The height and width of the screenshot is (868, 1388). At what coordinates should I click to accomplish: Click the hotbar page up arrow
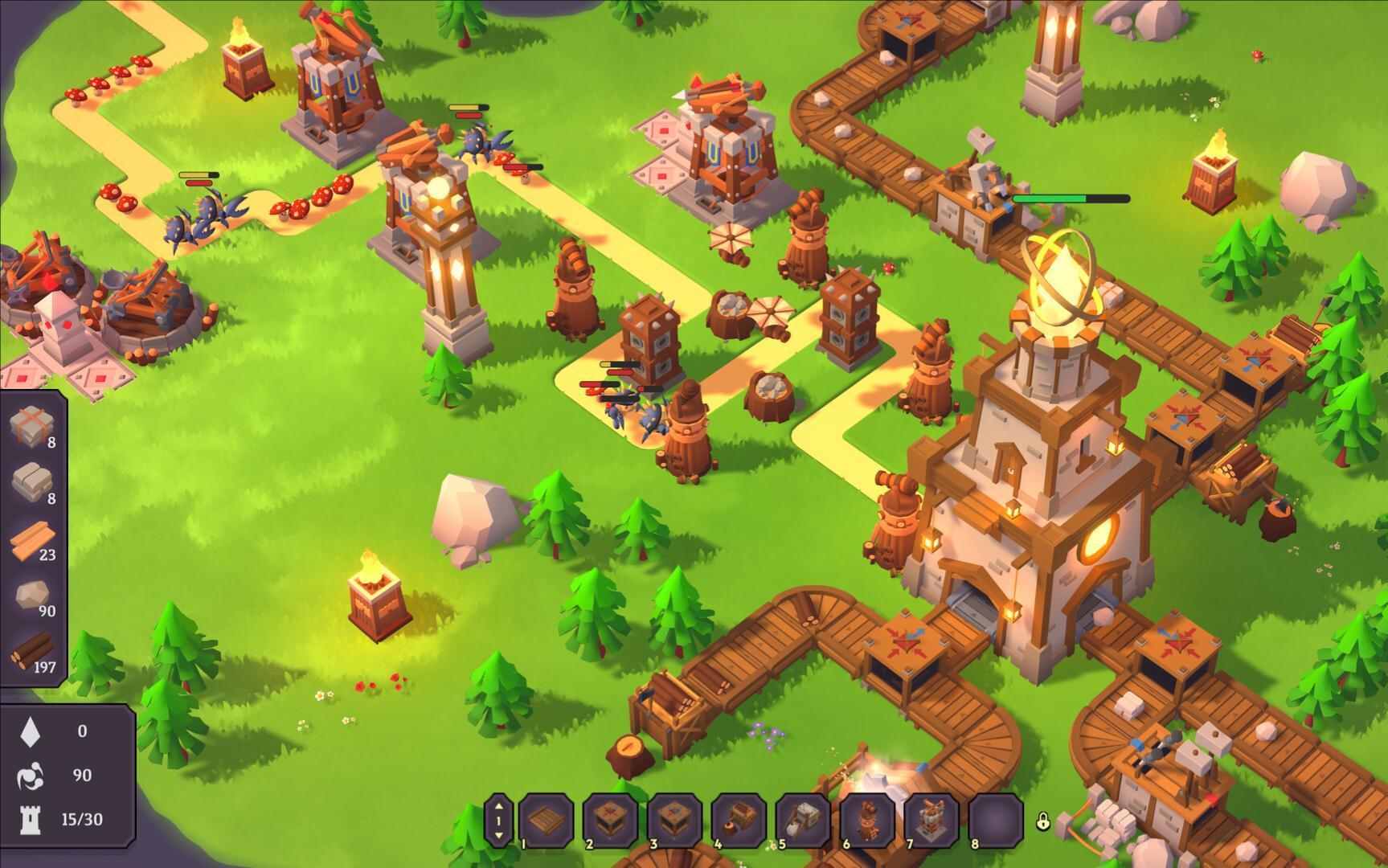point(499,807)
